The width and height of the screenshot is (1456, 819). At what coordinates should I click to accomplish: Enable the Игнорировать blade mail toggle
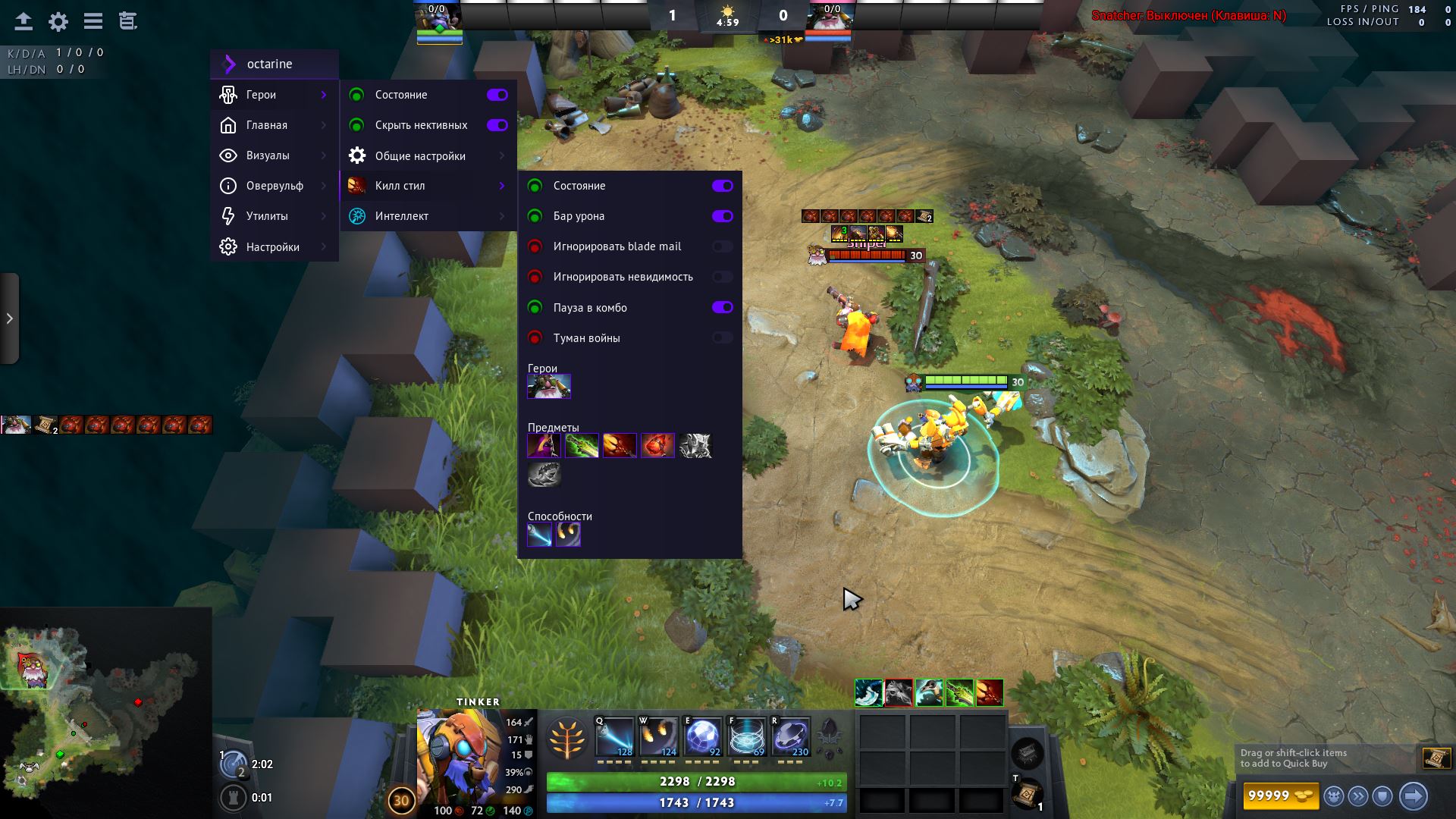click(x=723, y=246)
